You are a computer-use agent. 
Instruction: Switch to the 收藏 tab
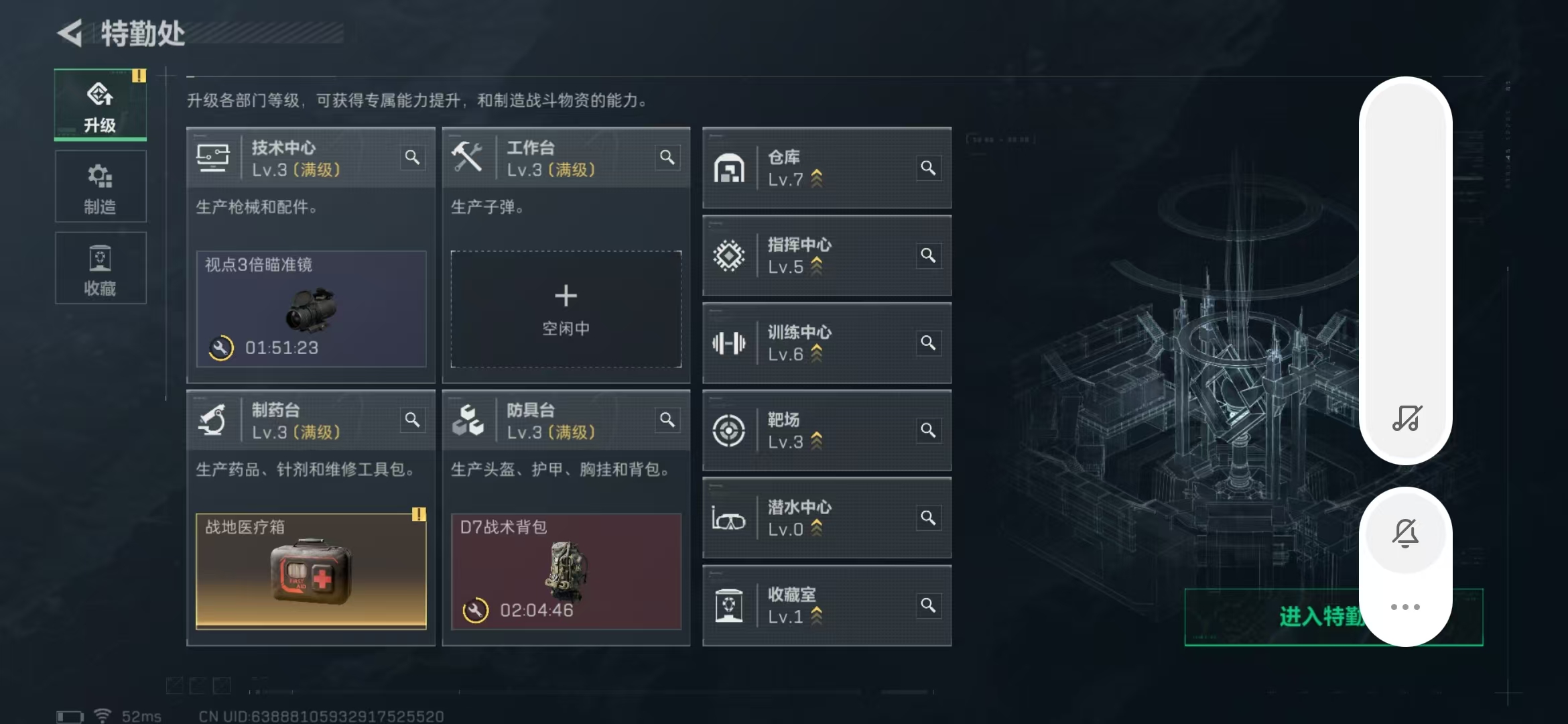tap(101, 268)
